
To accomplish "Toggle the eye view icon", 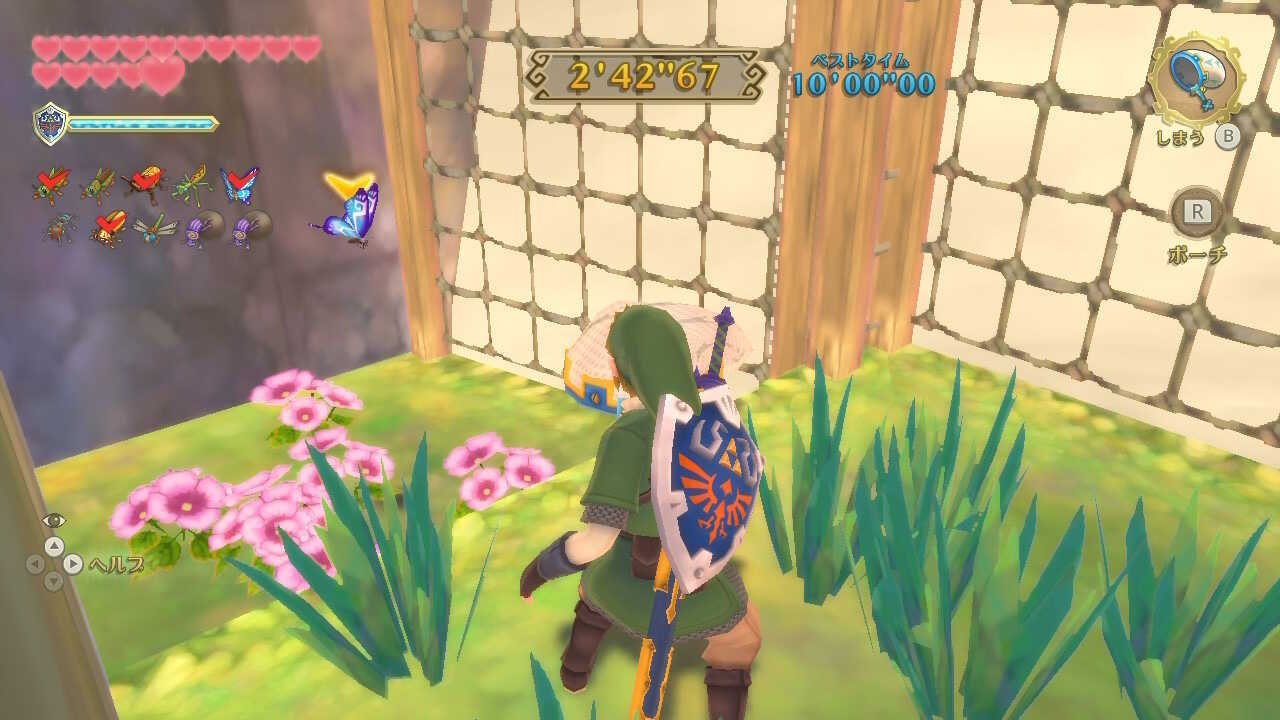I will click(x=54, y=520).
